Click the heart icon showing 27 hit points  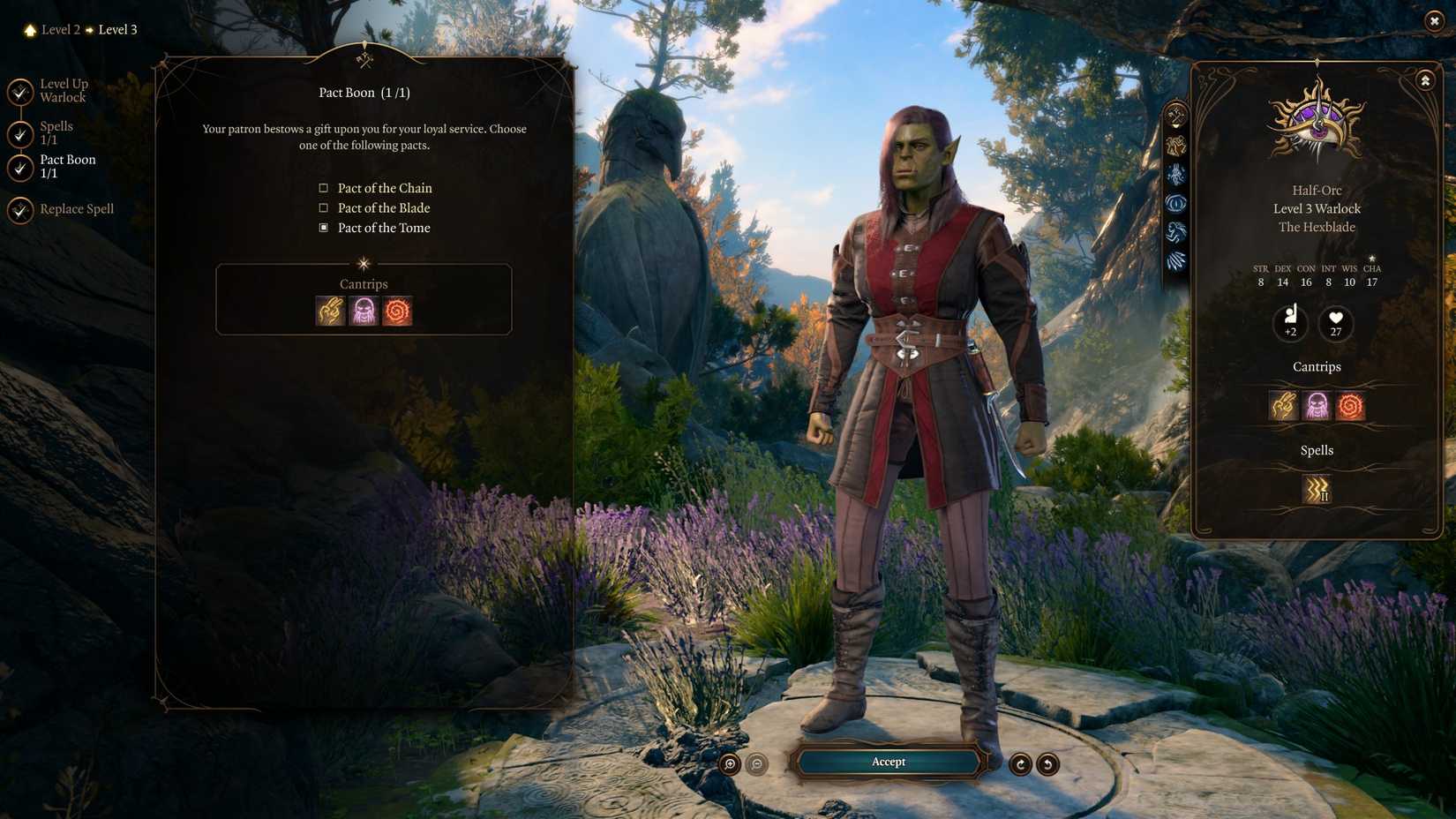(x=1334, y=324)
